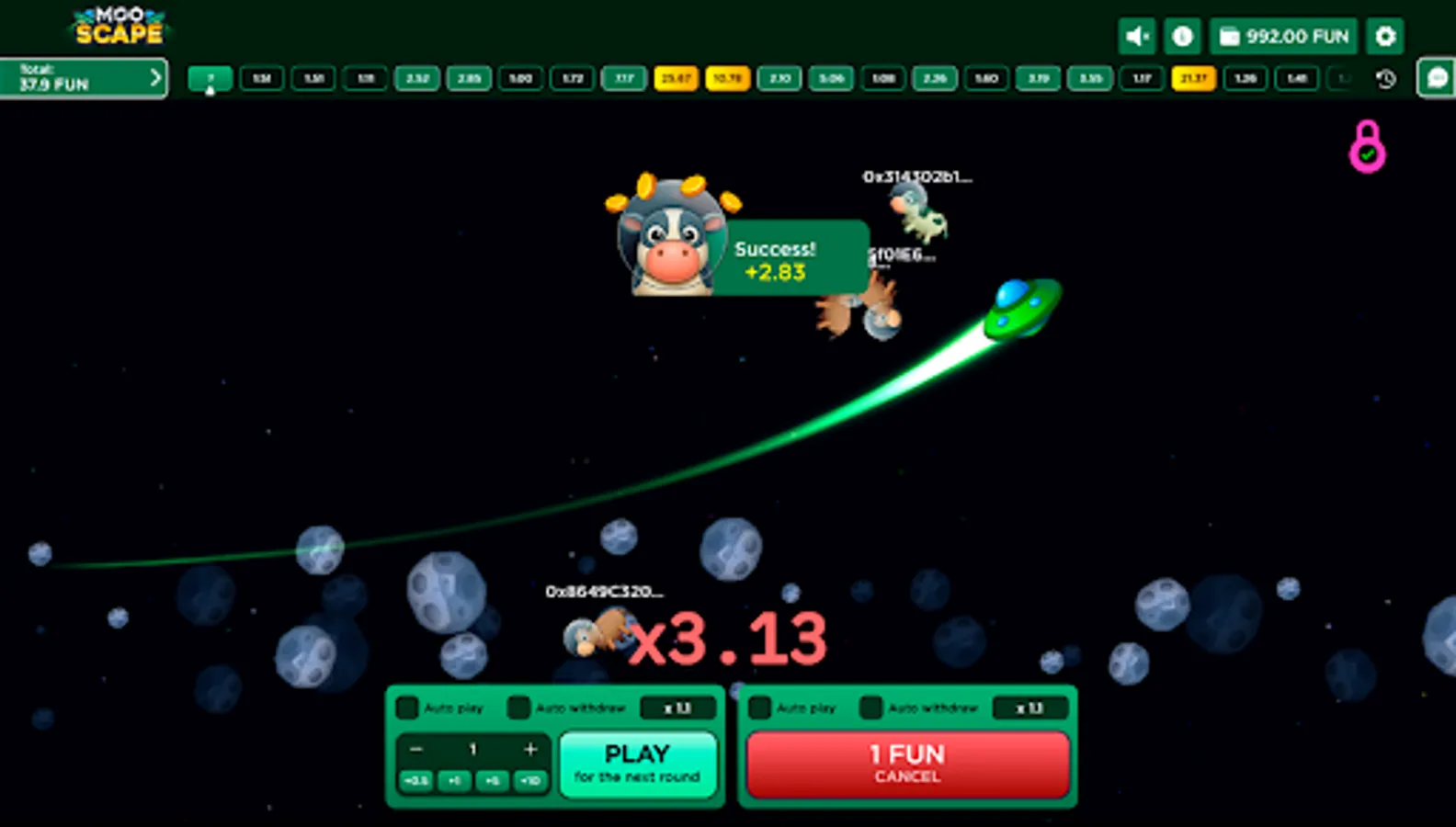Image resolution: width=1456 pixels, height=827 pixels.
Task: Open the right panel's x1.1 multiplier selector
Action: pyautogui.click(x=1030, y=708)
